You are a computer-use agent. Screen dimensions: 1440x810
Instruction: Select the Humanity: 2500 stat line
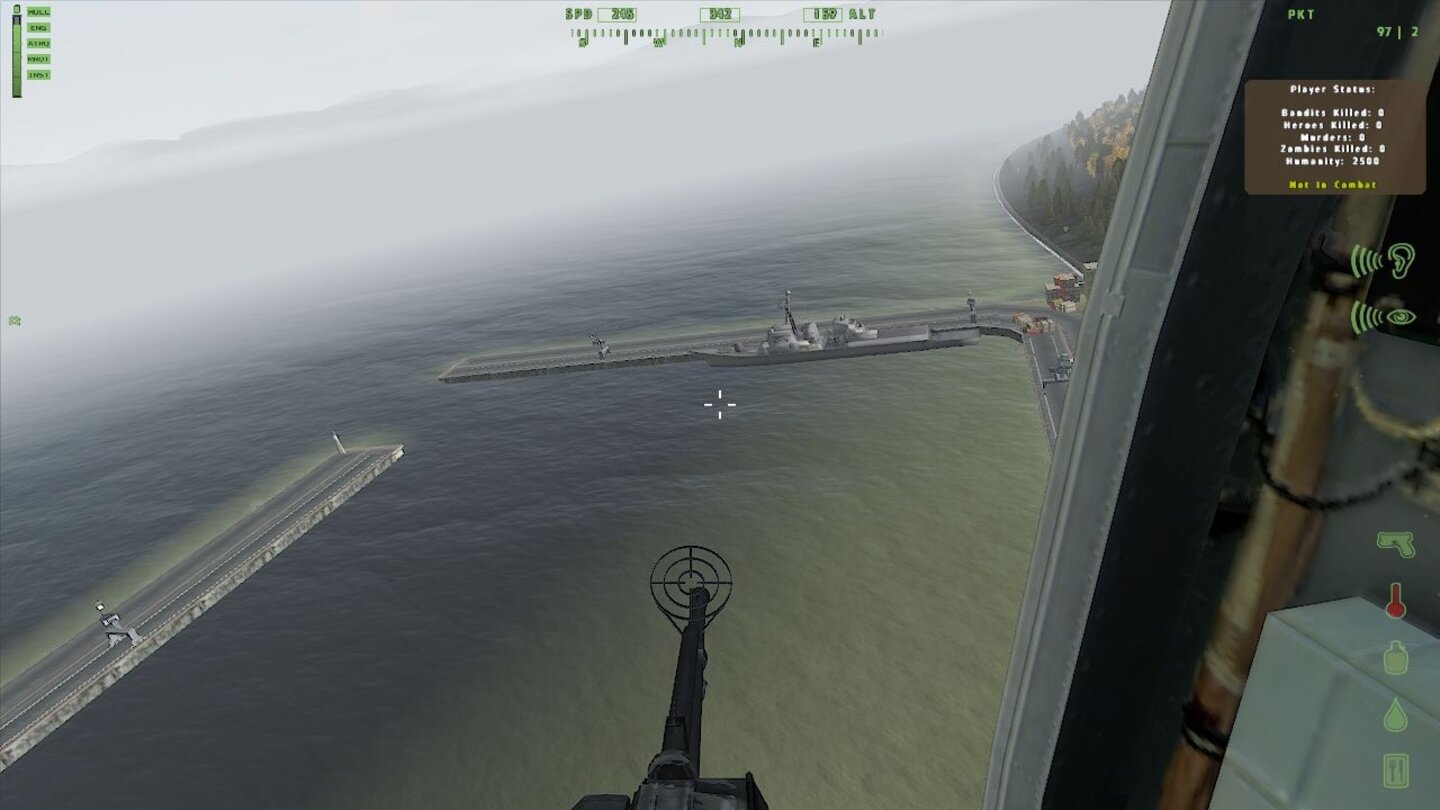[x=1331, y=163]
